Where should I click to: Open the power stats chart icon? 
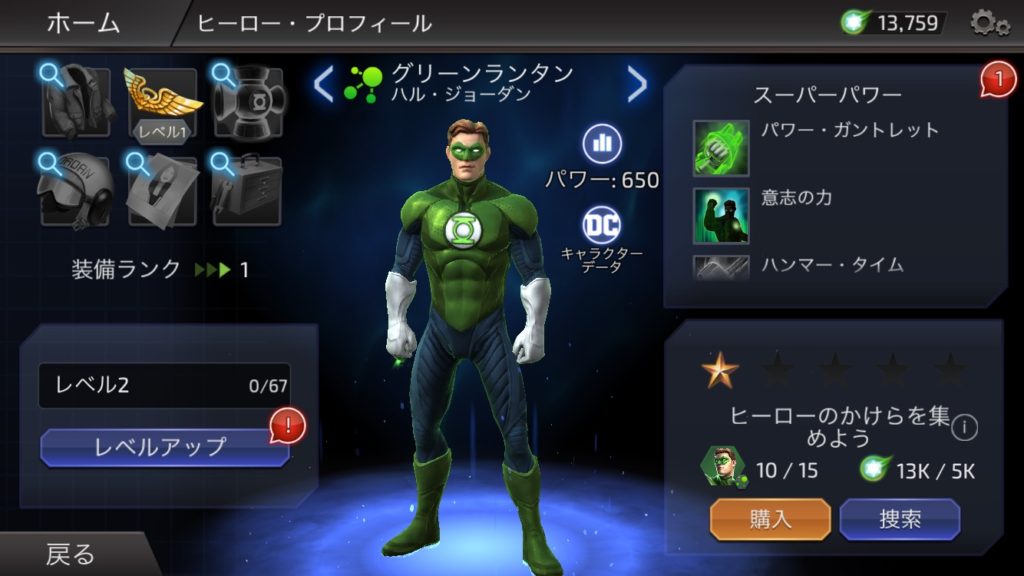tap(602, 143)
